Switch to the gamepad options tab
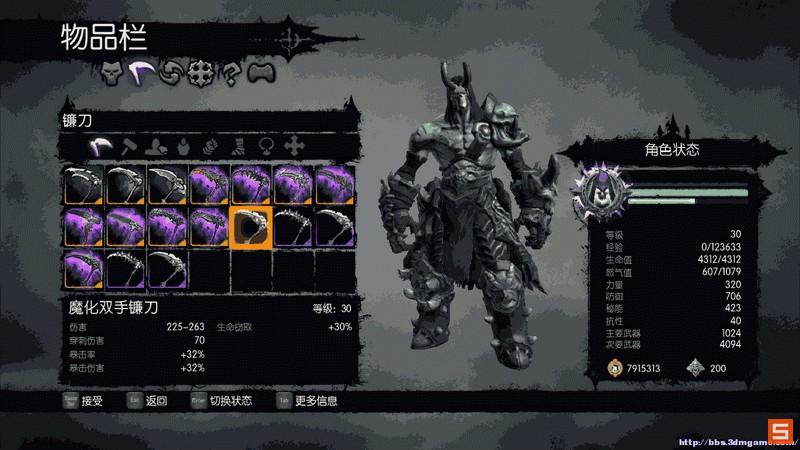The width and height of the screenshot is (800, 450). pyautogui.click(x=260, y=72)
